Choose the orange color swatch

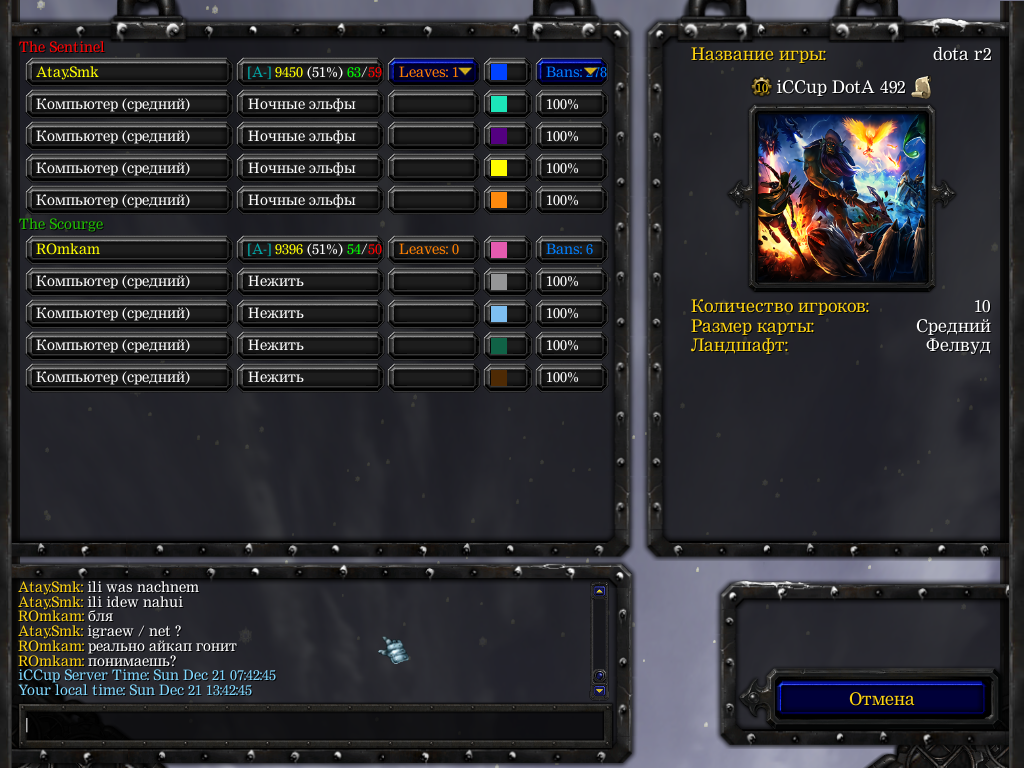coord(499,200)
